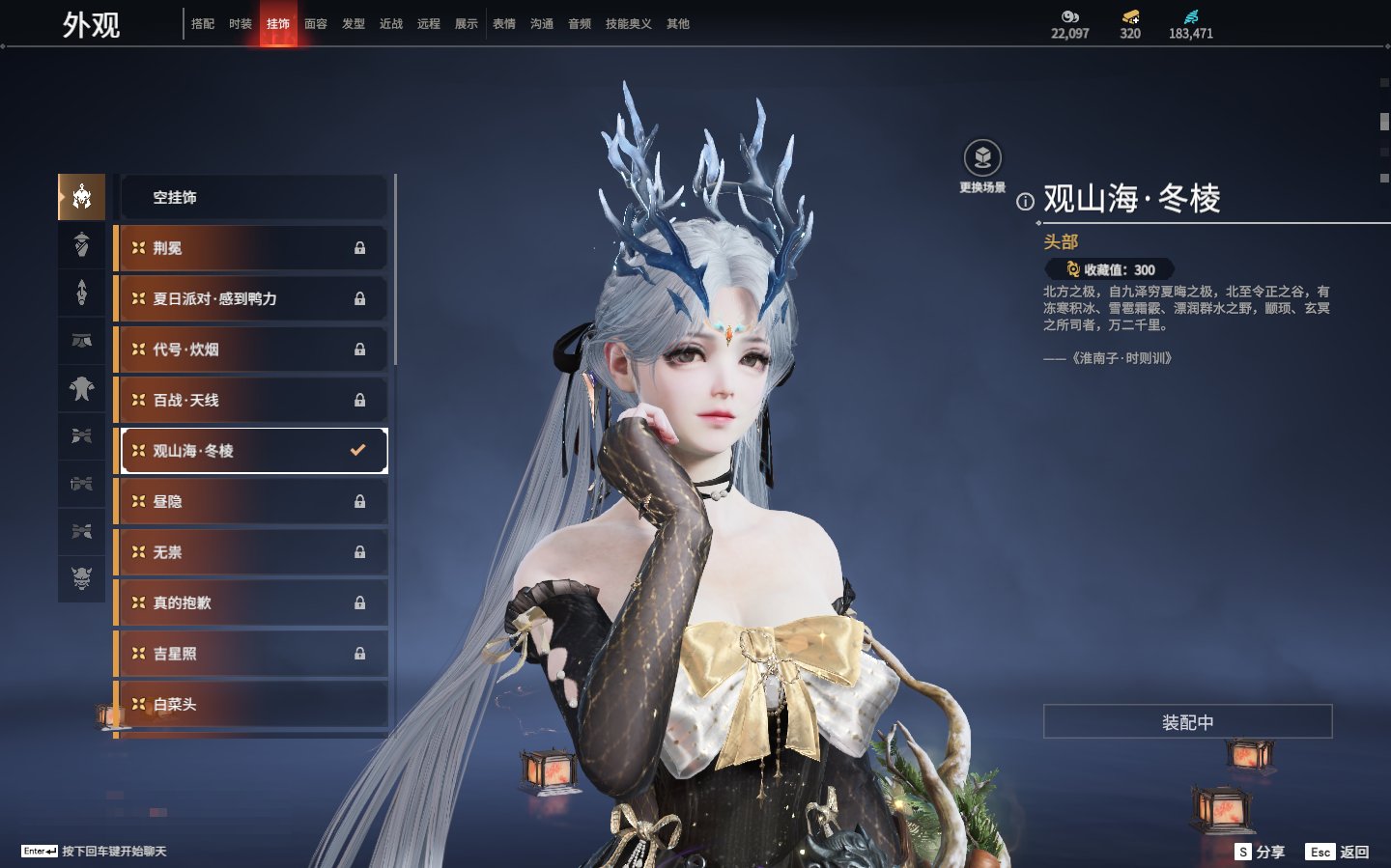Open the 分享 share option
Image resolution: width=1391 pixels, height=868 pixels.
(x=1262, y=852)
